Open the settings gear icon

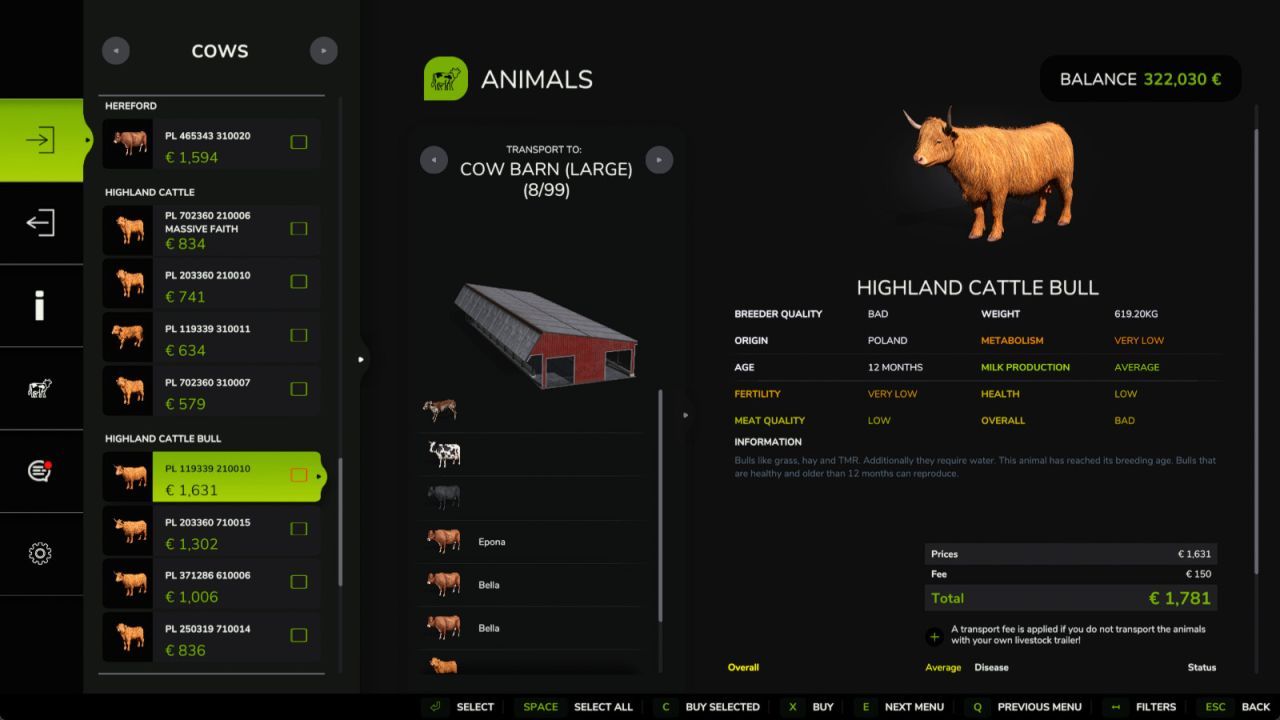pos(40,553)
